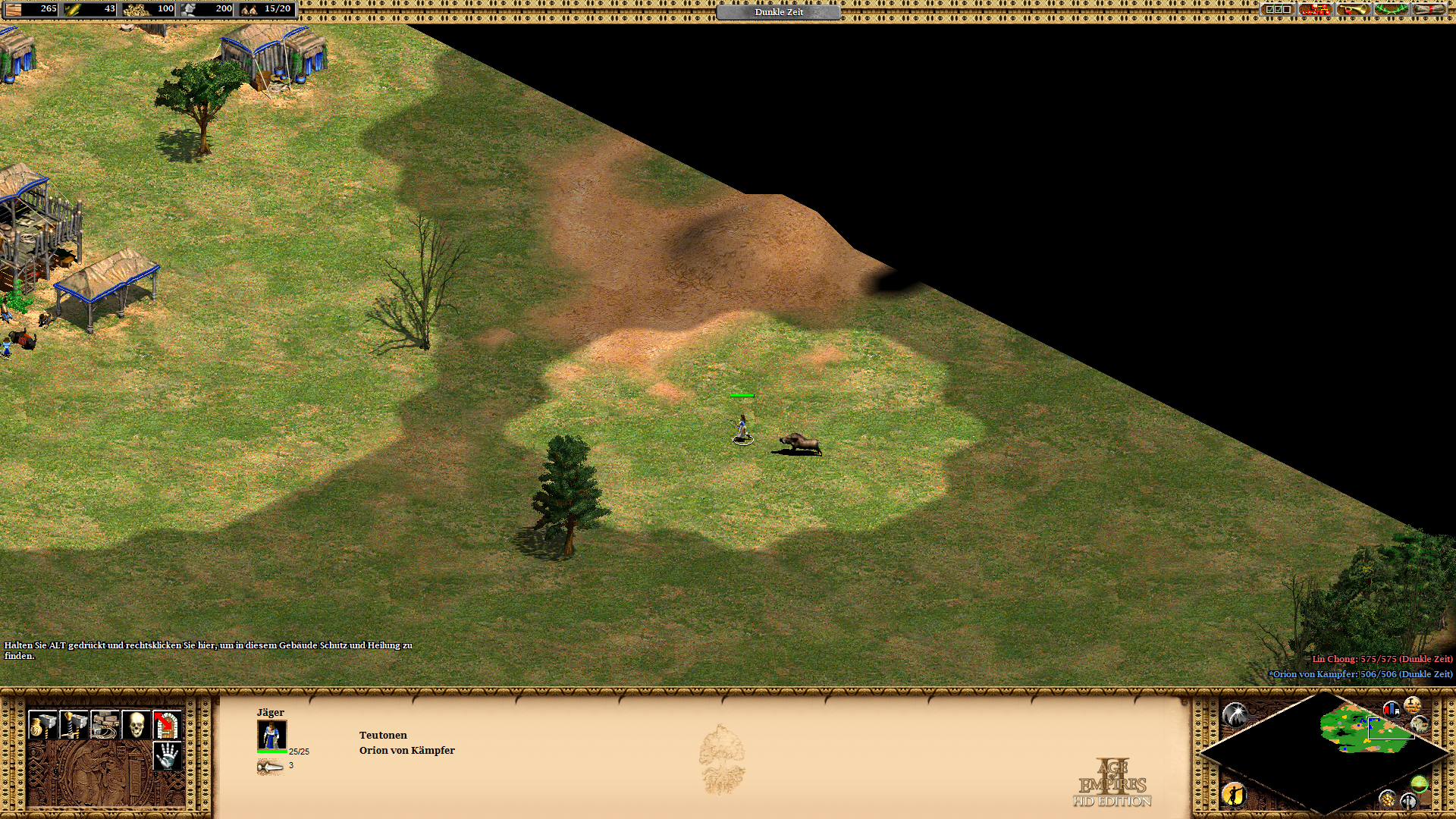Open the technology tree button
Image resolution: width=1456 pixels, height=819 pixels.
[x=1316, y=10]
